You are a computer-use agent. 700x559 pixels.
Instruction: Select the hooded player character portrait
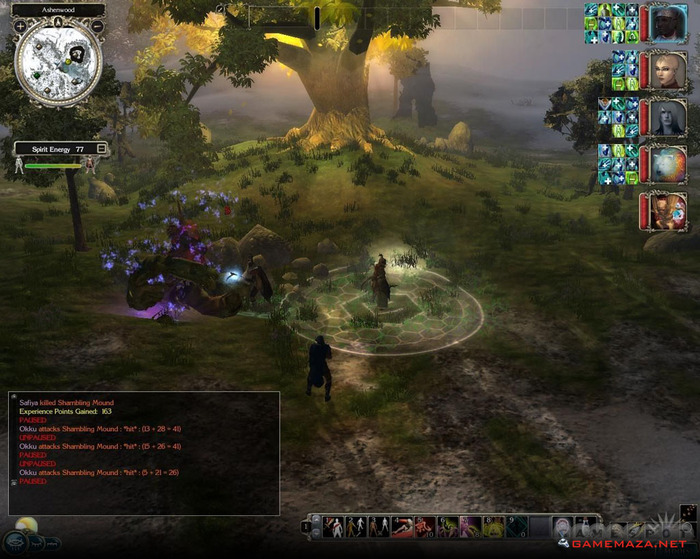[666, 22]
